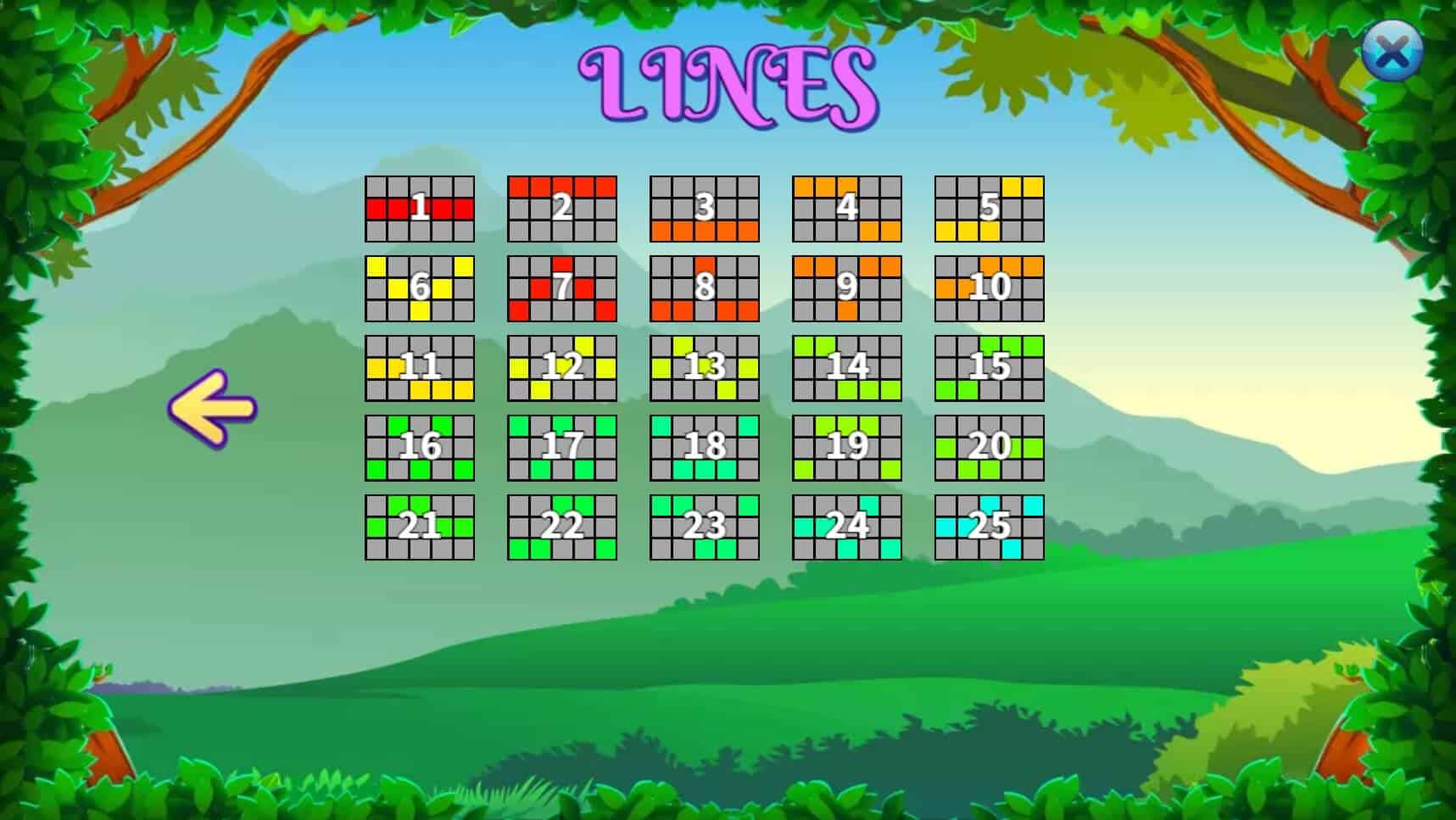1456x820 pixels.
Task: Select payline 23 diagram
Action: (x=704, y=527)
